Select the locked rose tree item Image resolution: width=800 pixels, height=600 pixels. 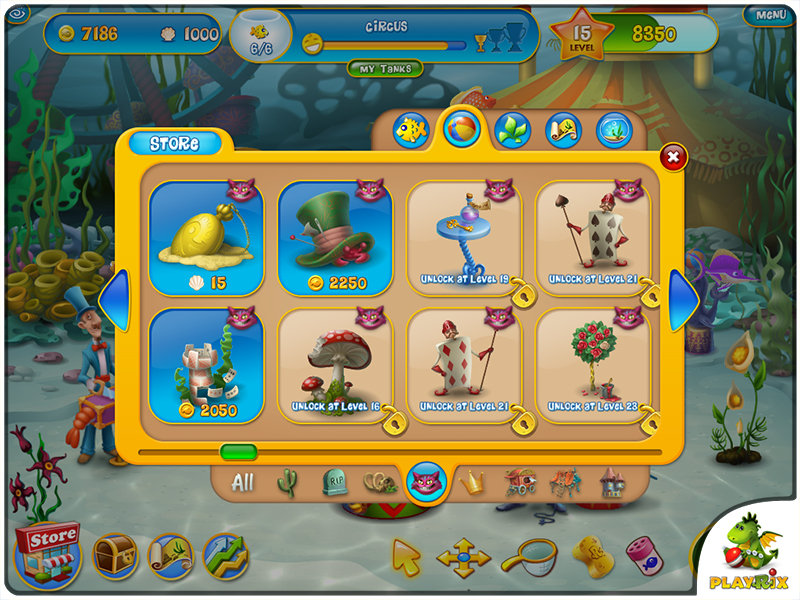(x=594, y=365)
